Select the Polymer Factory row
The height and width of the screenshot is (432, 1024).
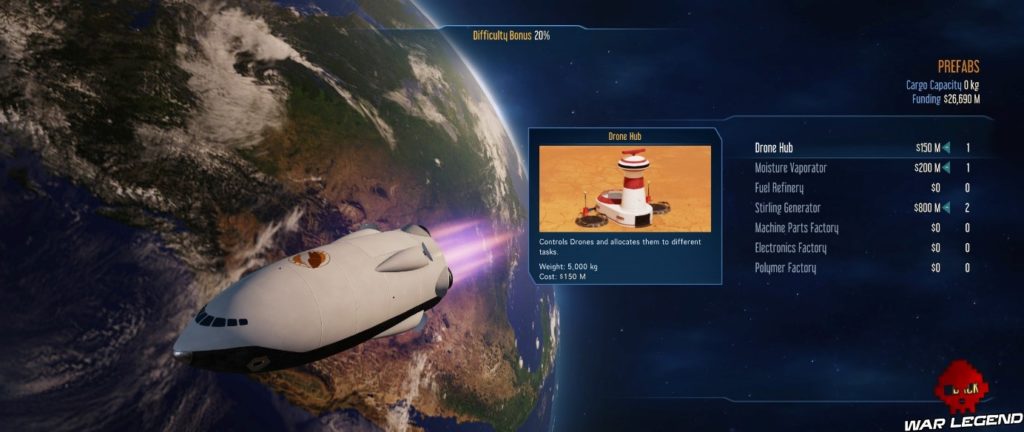click(785, 268)
